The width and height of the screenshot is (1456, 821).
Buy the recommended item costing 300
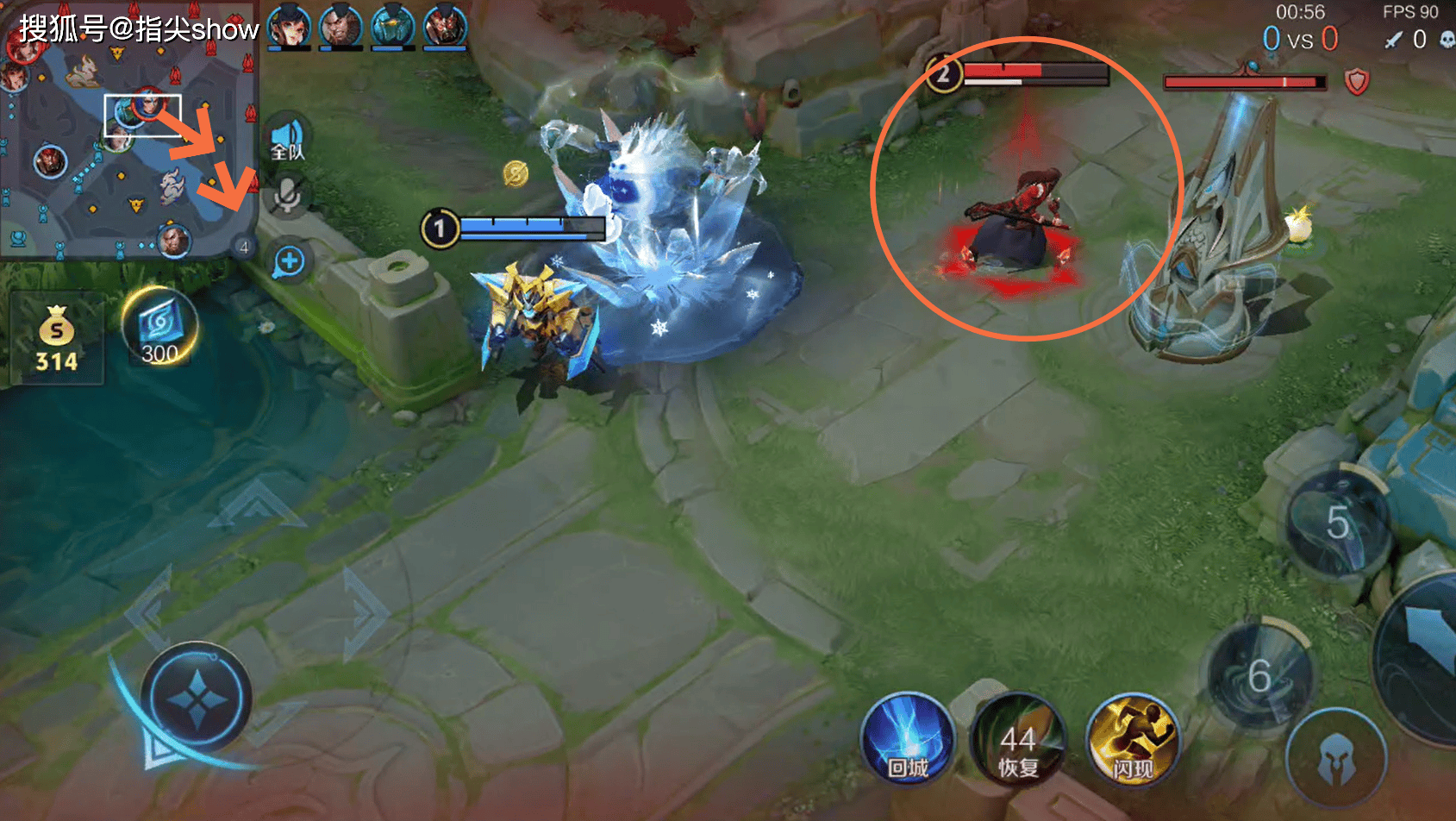[160, 329]
